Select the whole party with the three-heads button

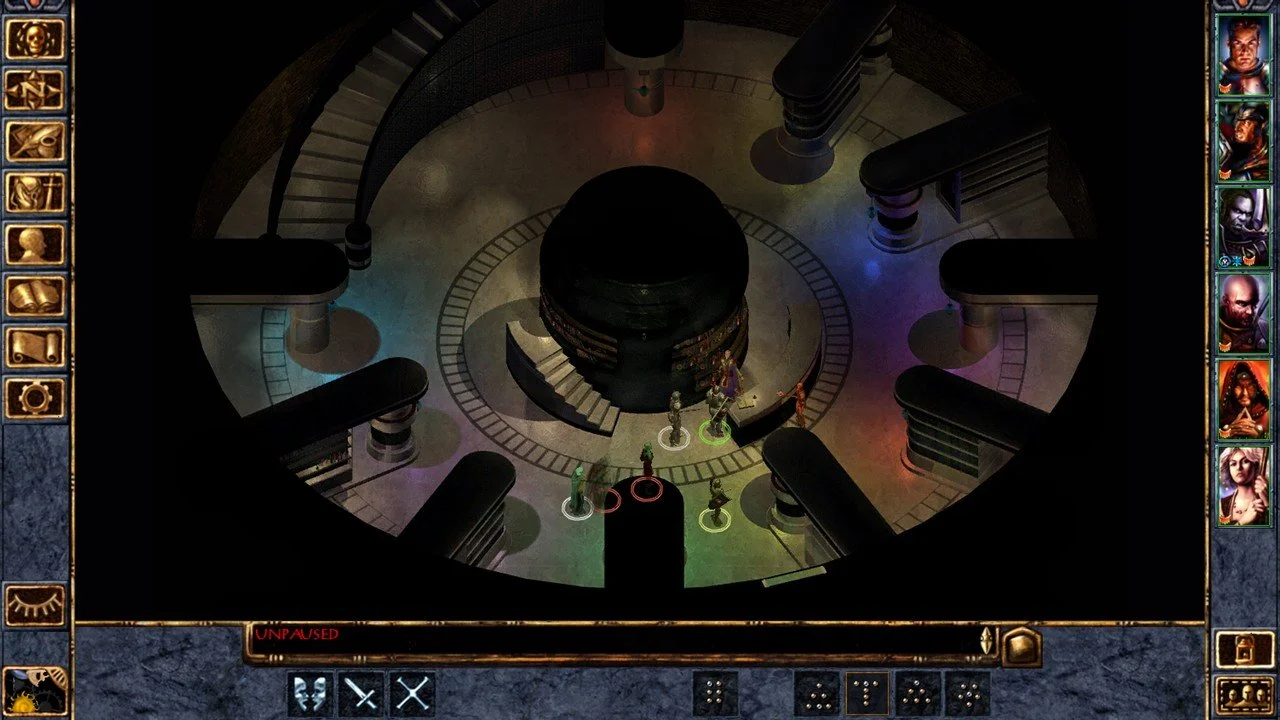click(x=1243, y=694)
